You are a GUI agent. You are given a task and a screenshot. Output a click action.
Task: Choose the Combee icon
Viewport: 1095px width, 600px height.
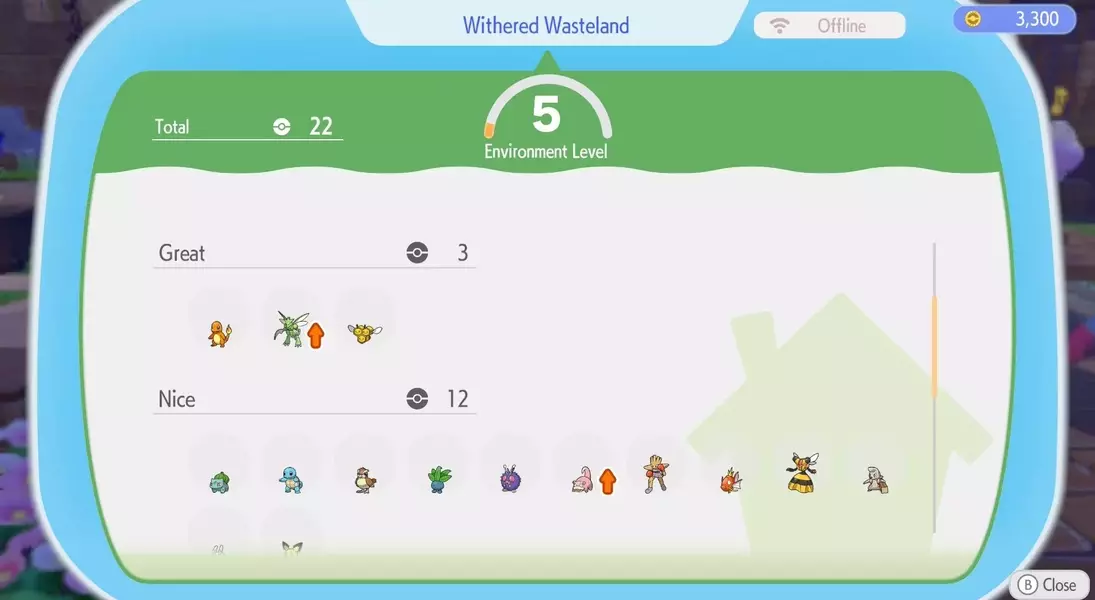click(x=362, y=333)
